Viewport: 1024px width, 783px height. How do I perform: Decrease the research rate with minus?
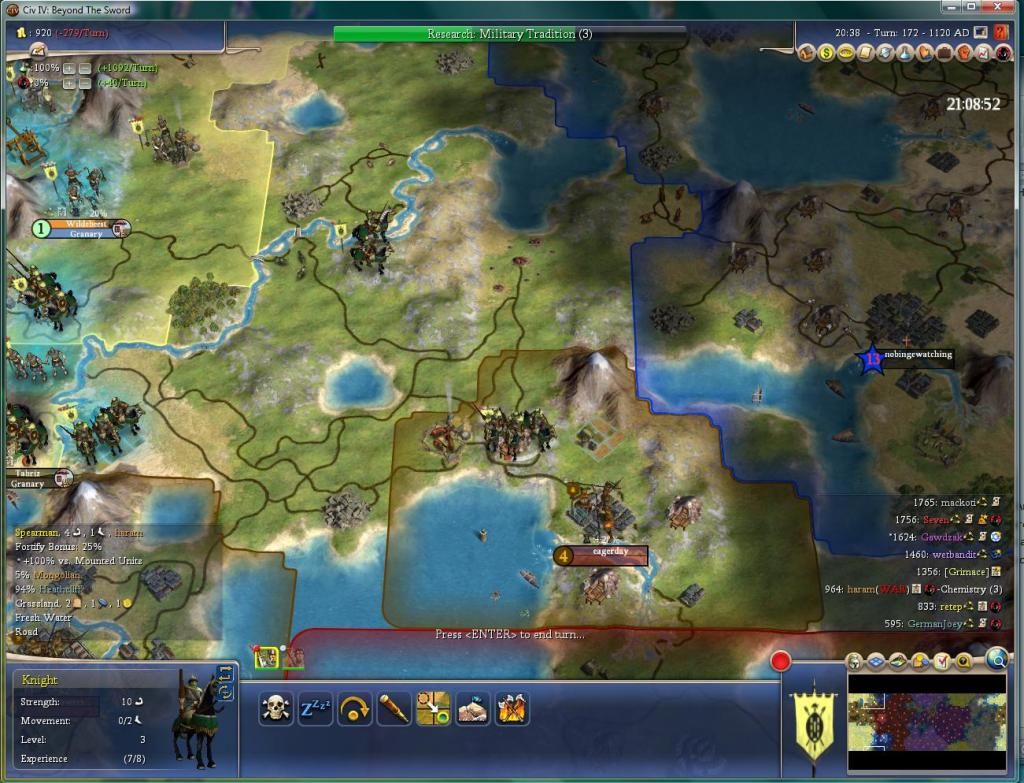click(x=85, y=67)
